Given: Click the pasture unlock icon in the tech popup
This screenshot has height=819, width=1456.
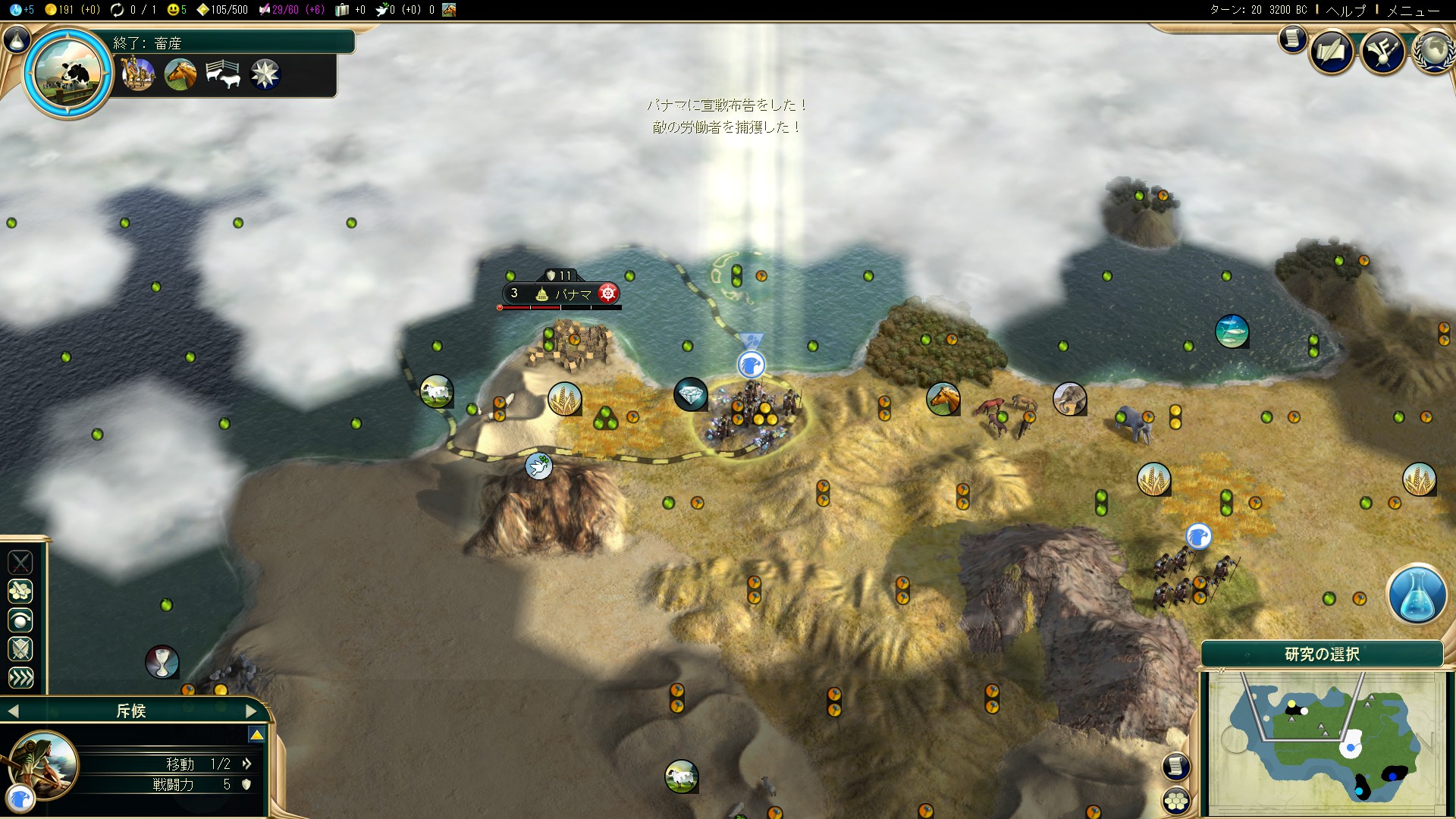Looking at the screenshot, I should (224, 74).
